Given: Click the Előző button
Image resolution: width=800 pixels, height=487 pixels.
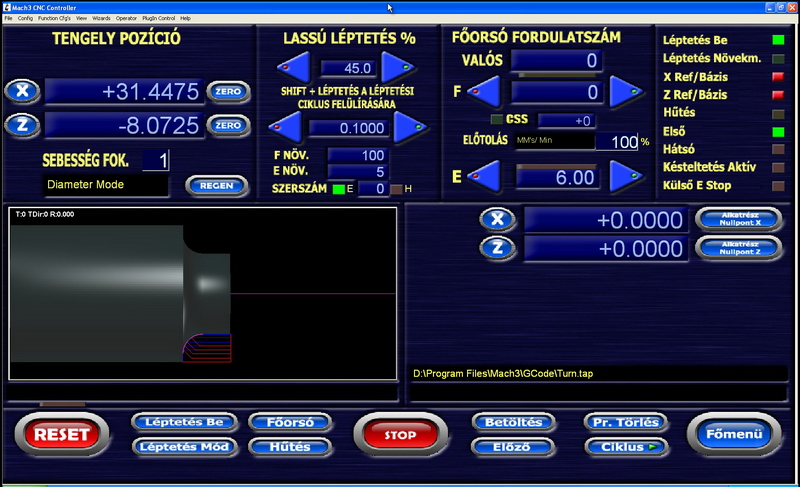Looking at the screenshot, I should click(512, 447).
